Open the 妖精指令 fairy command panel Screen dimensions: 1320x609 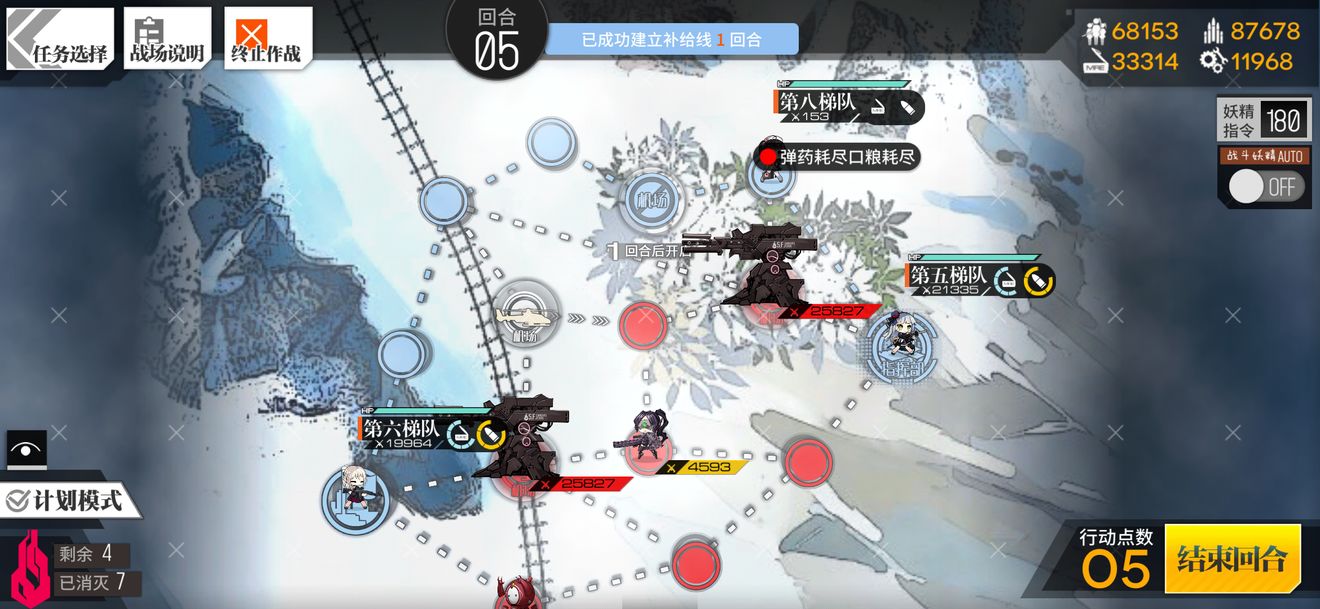click(x=1263, y=121)
